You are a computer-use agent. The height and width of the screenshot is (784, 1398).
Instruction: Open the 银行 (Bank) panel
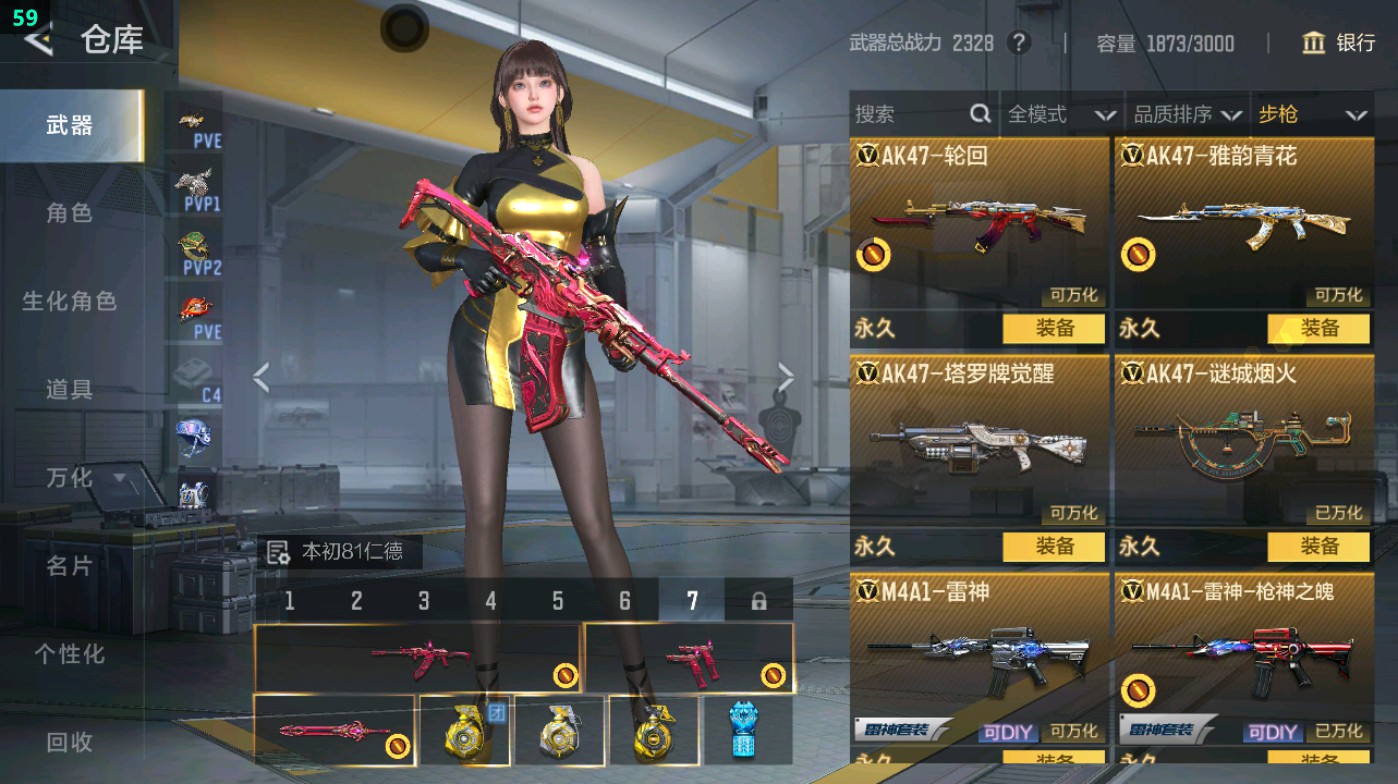(1337, 44)
